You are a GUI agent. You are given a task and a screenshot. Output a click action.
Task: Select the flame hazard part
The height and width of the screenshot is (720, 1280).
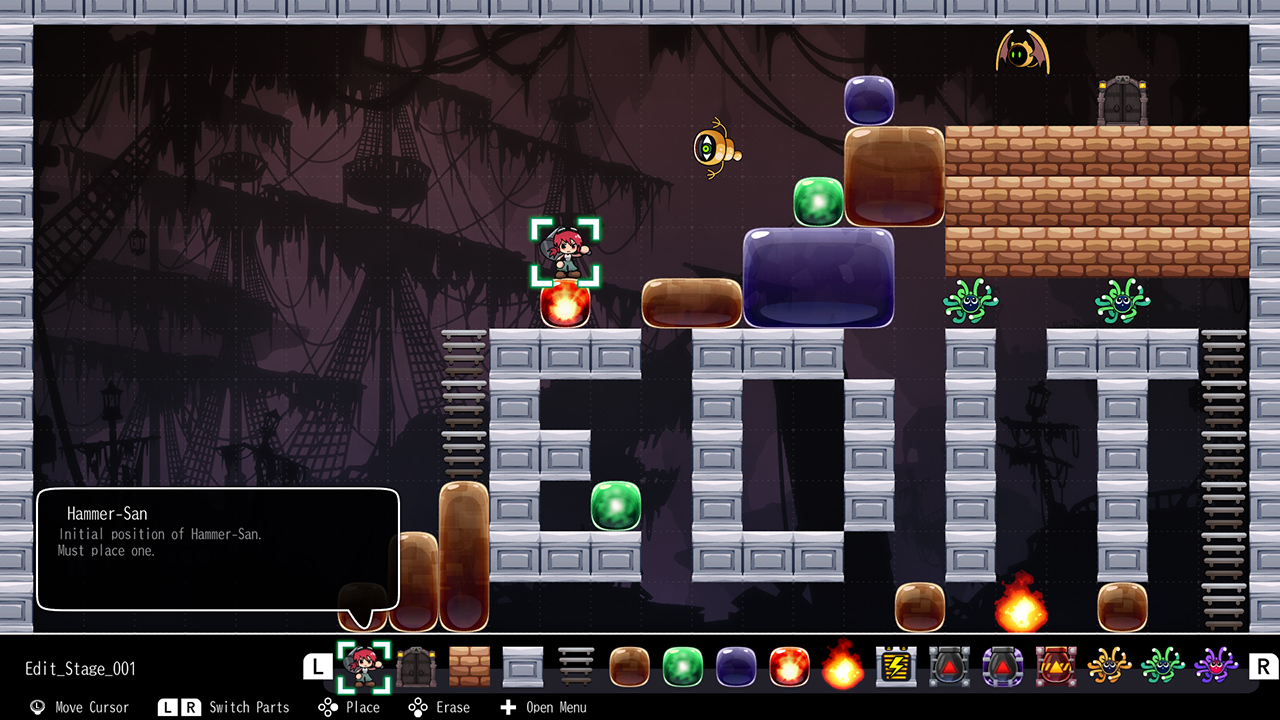pyautogui.click(x=843, y=666)
